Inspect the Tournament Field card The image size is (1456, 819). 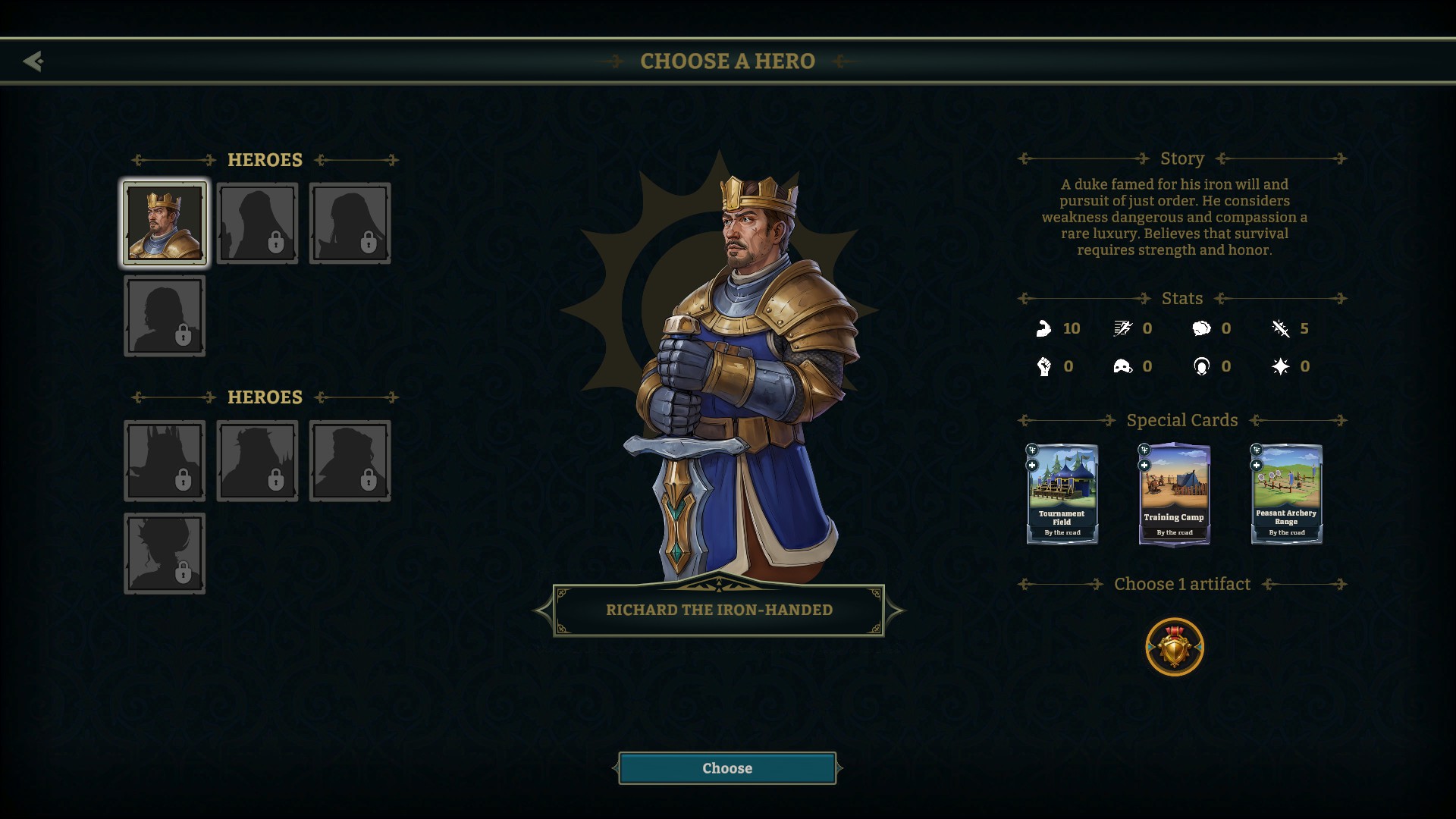pos(1062,494)
